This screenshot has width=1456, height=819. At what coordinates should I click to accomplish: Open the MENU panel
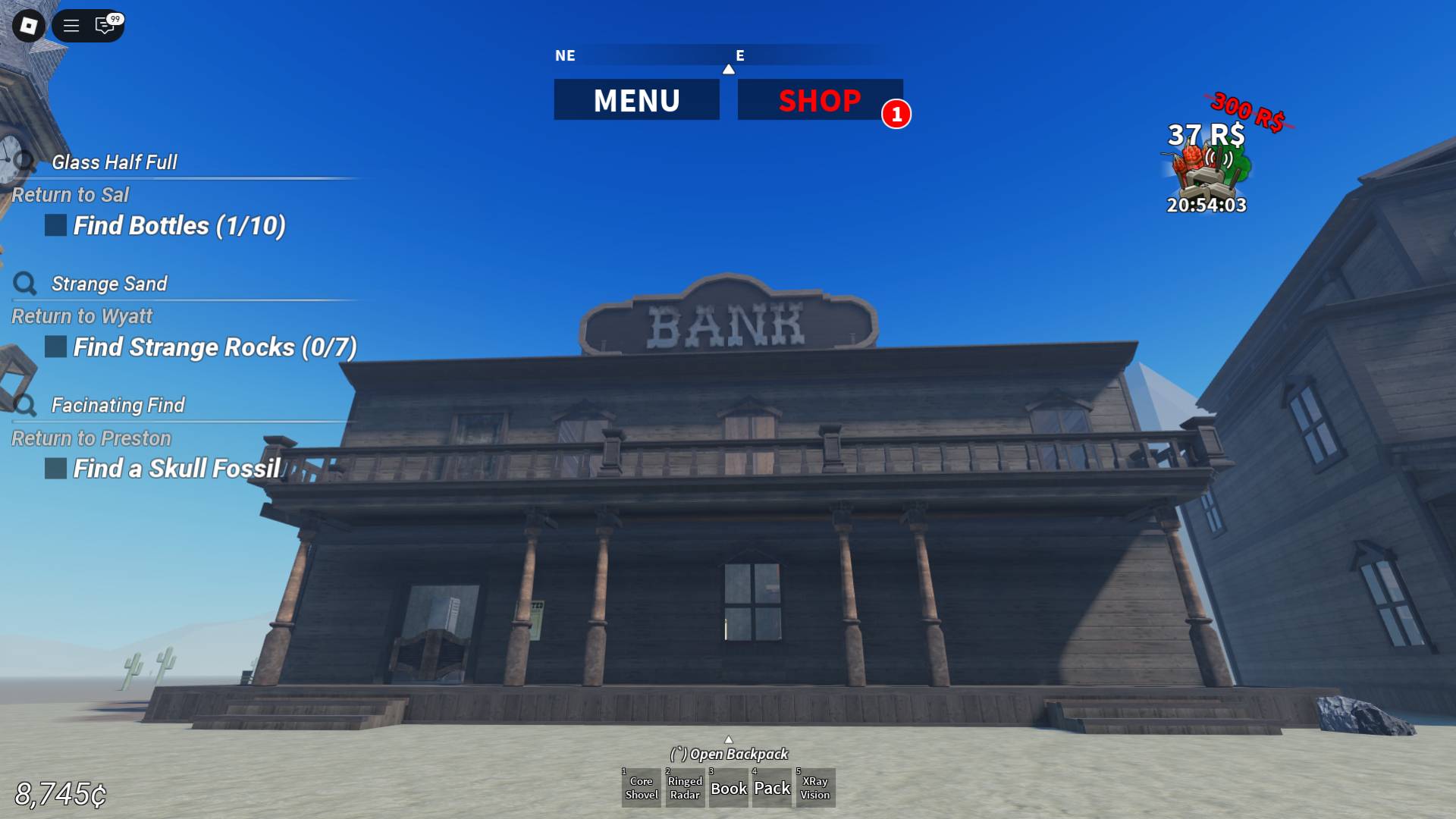click(637, 99)
